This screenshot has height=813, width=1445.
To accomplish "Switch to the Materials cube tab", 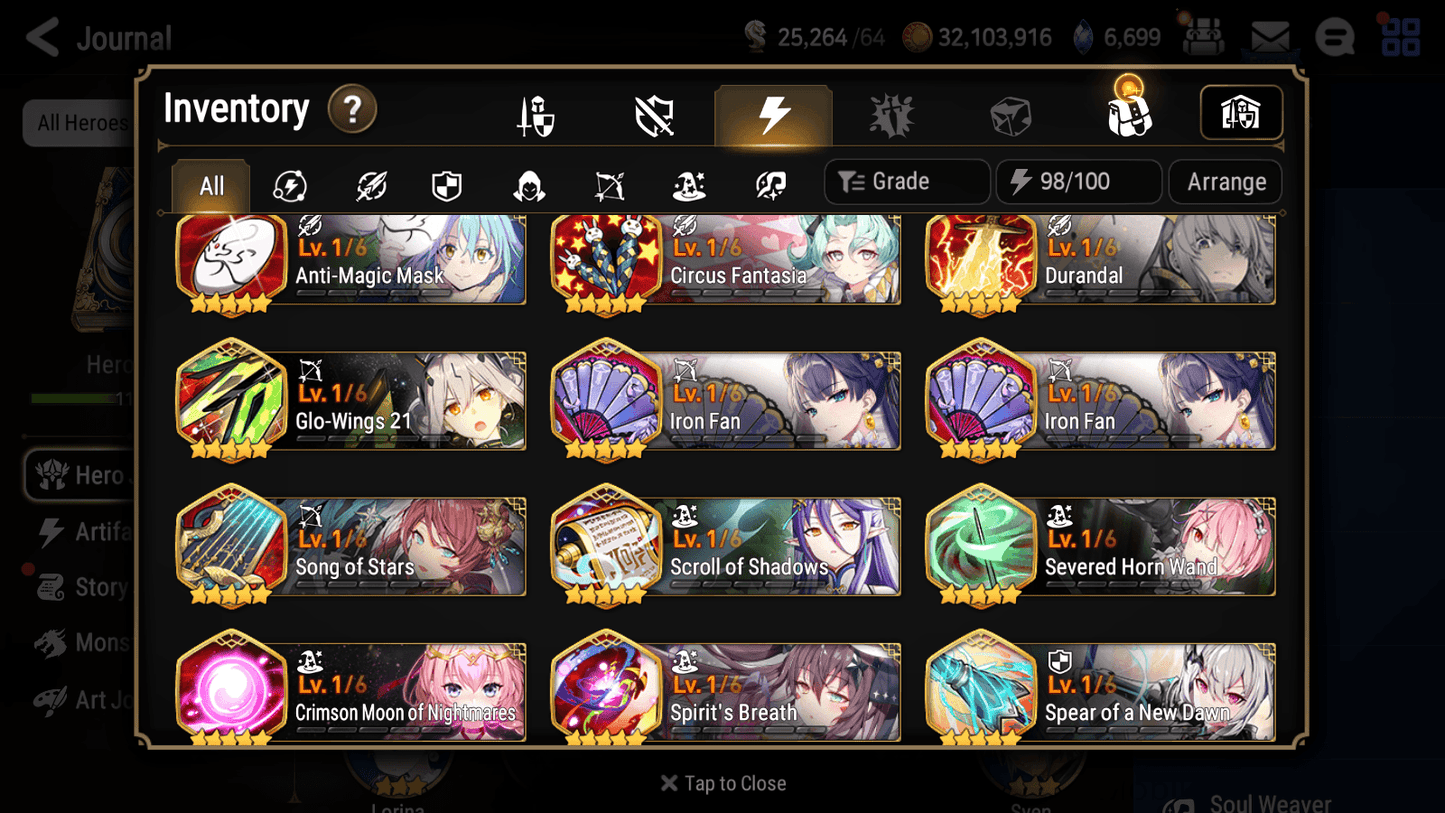I will (x=1010, y=114).
